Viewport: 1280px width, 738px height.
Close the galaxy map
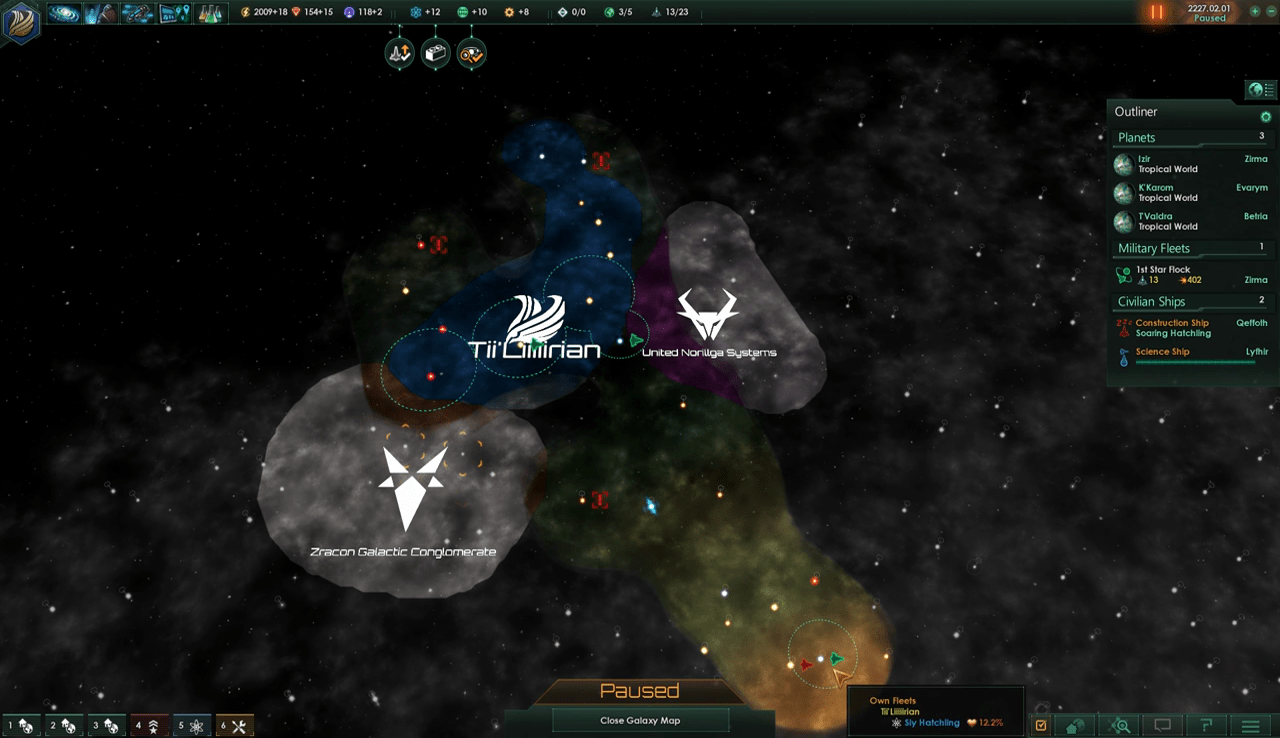[x=640, y=720]
